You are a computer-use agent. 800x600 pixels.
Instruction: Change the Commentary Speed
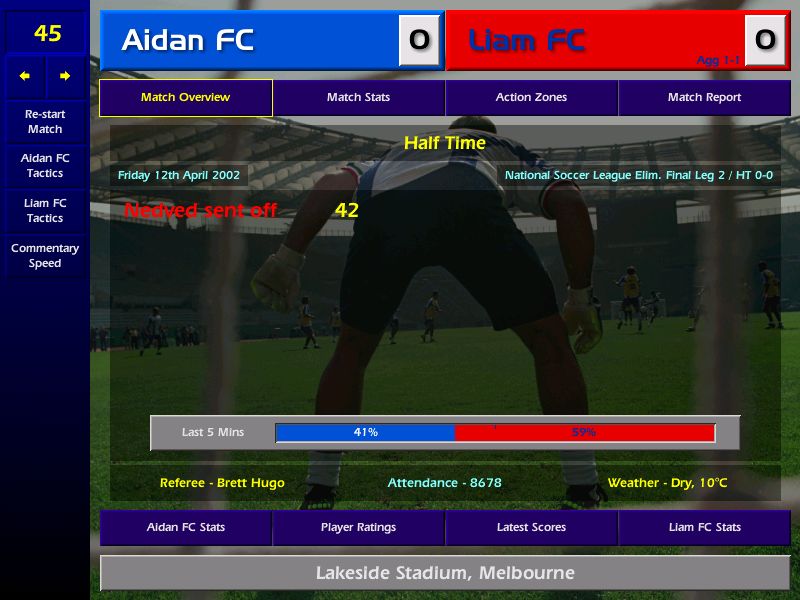(45, 255)
